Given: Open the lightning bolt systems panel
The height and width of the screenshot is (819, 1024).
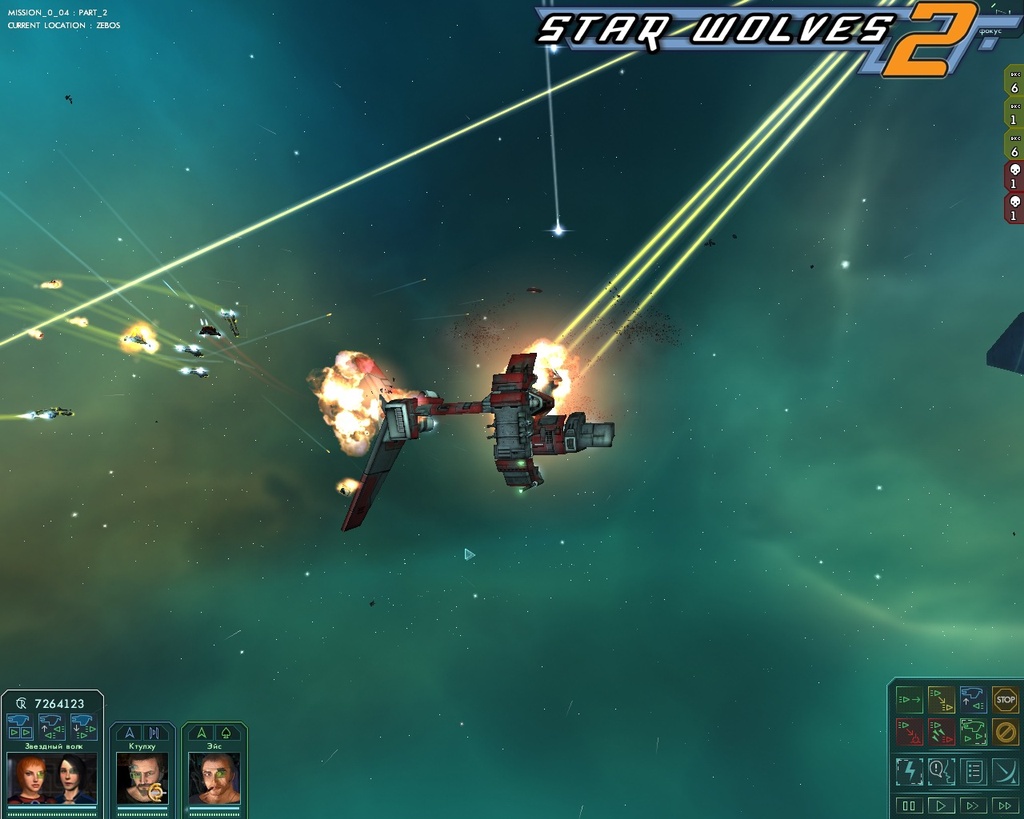Looking at the screenshot, I should pos(909,771).
